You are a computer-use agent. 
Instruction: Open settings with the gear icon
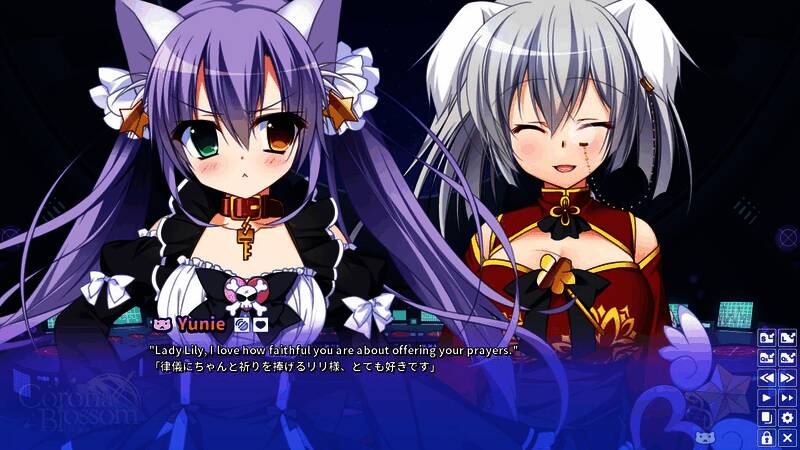pos(787,418)
